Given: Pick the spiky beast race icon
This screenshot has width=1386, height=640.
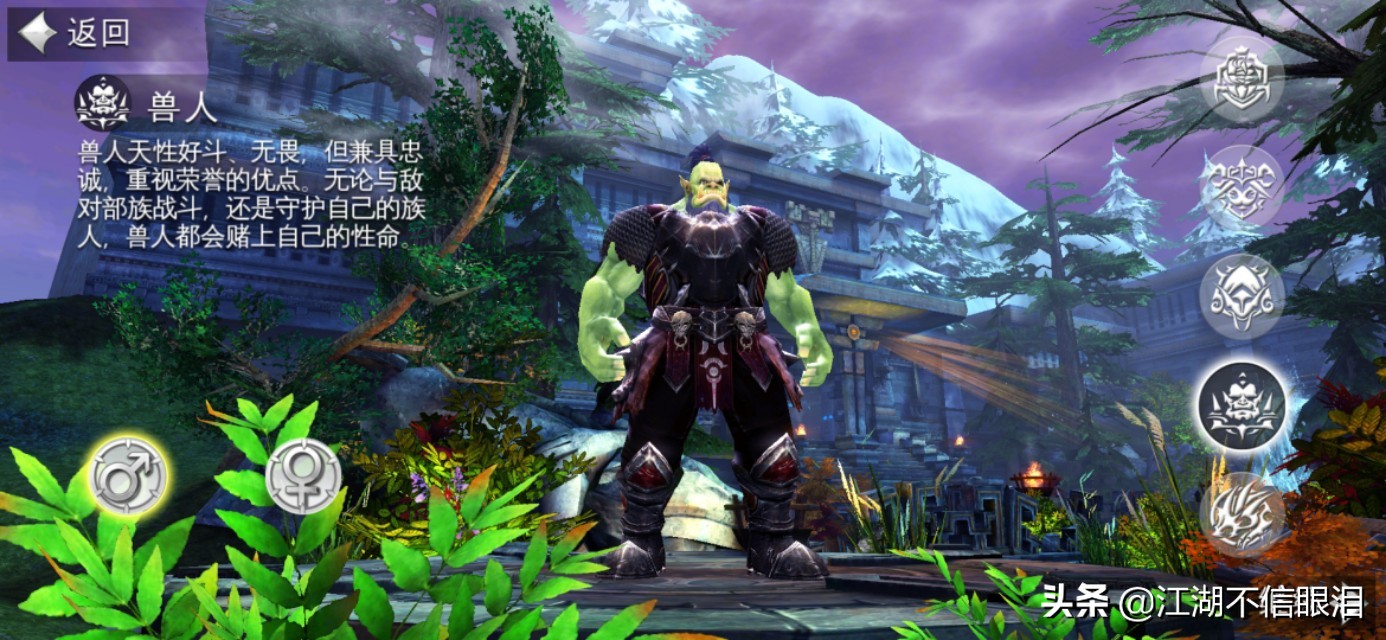Looking at the screenshot, I should click(x=1241, y=513).
